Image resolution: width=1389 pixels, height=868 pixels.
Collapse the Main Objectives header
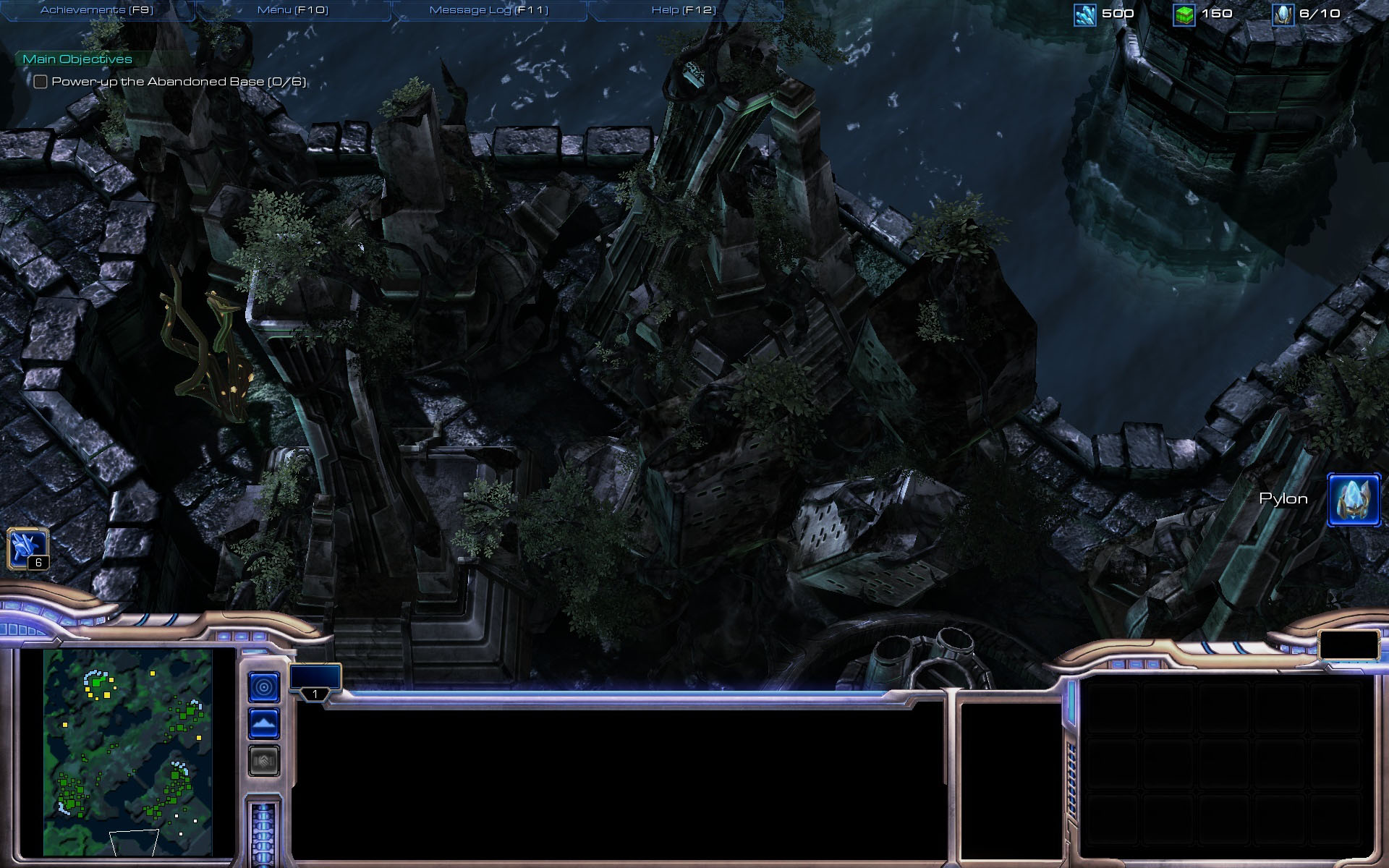click(77, 59)
